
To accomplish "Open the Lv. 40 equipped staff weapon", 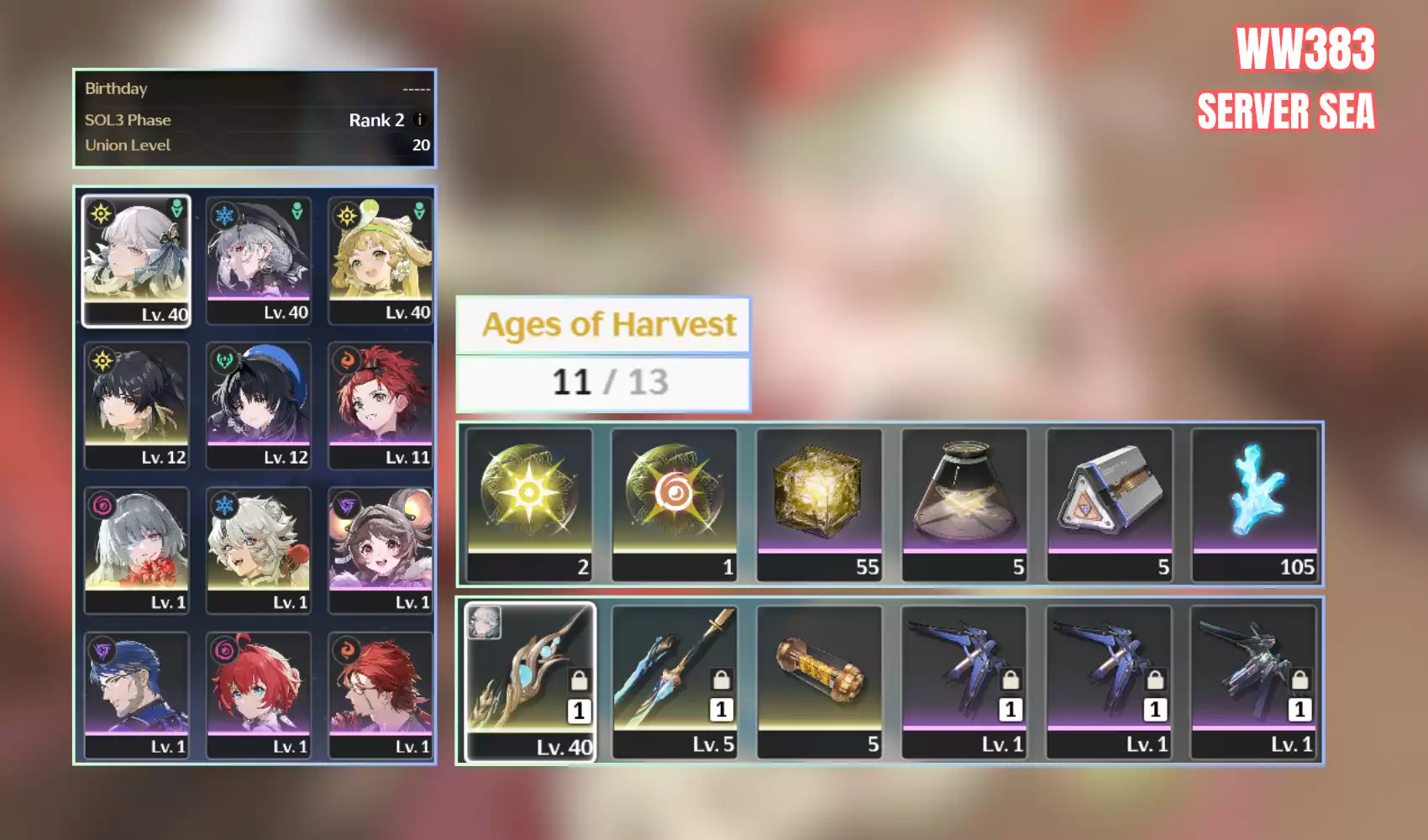I will (x=529, y=681).
